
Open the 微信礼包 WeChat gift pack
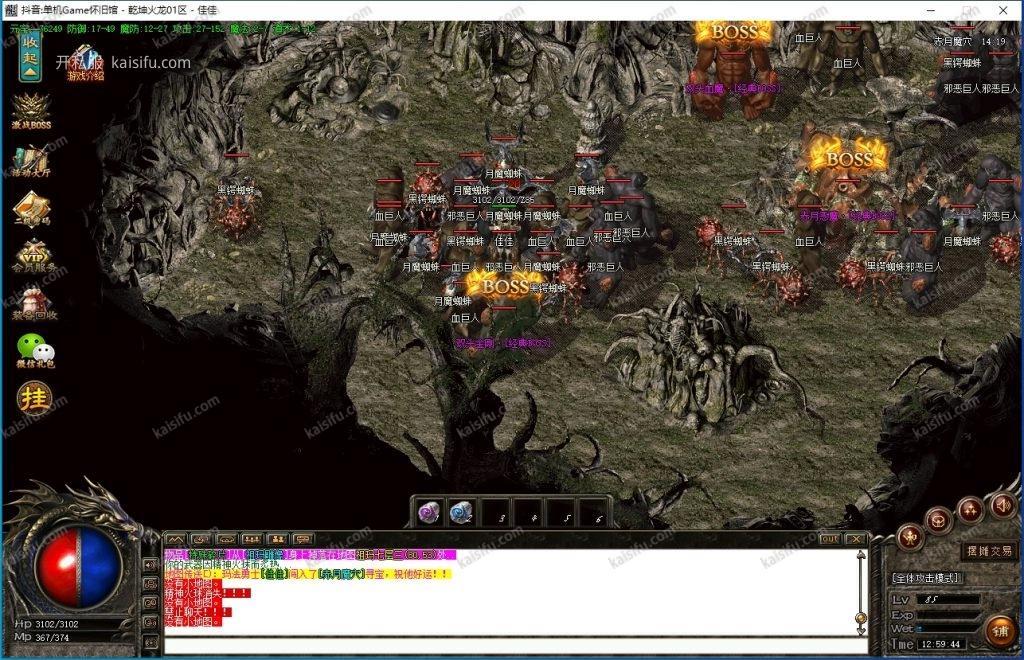(x=31, y=351)
